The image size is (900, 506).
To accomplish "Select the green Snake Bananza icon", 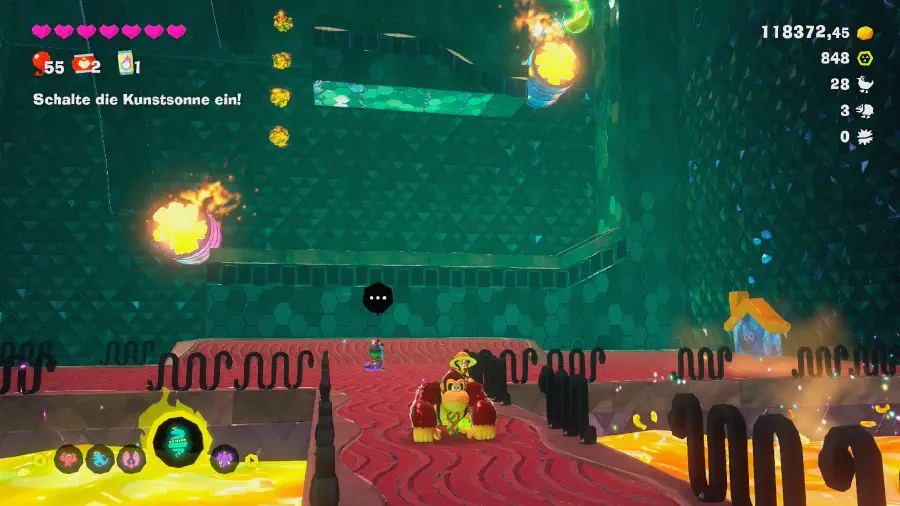I will coord(180,440).
